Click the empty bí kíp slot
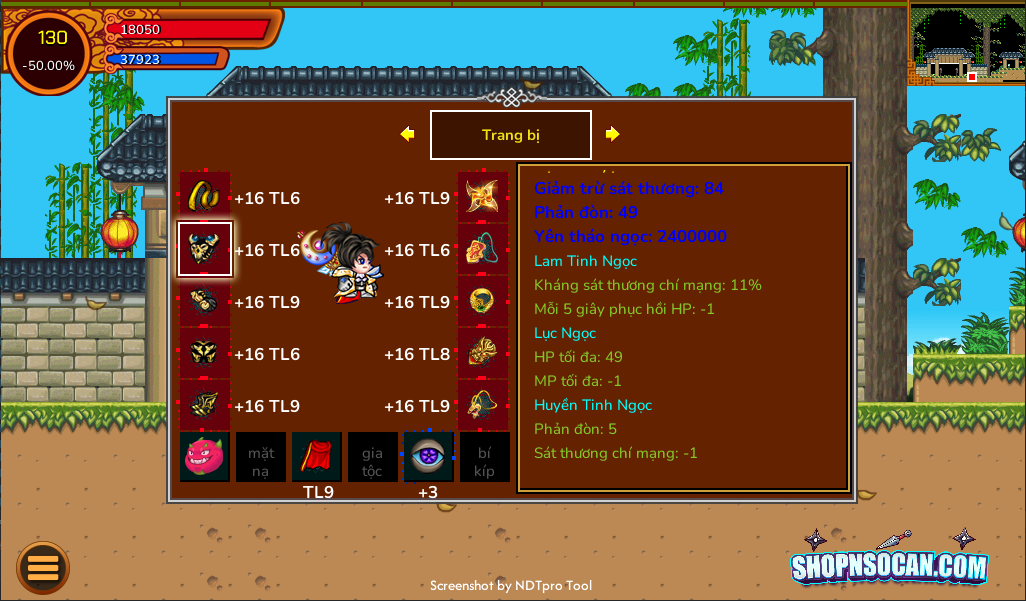This screenshot has width=1026, height=601. tap(485, 457)
